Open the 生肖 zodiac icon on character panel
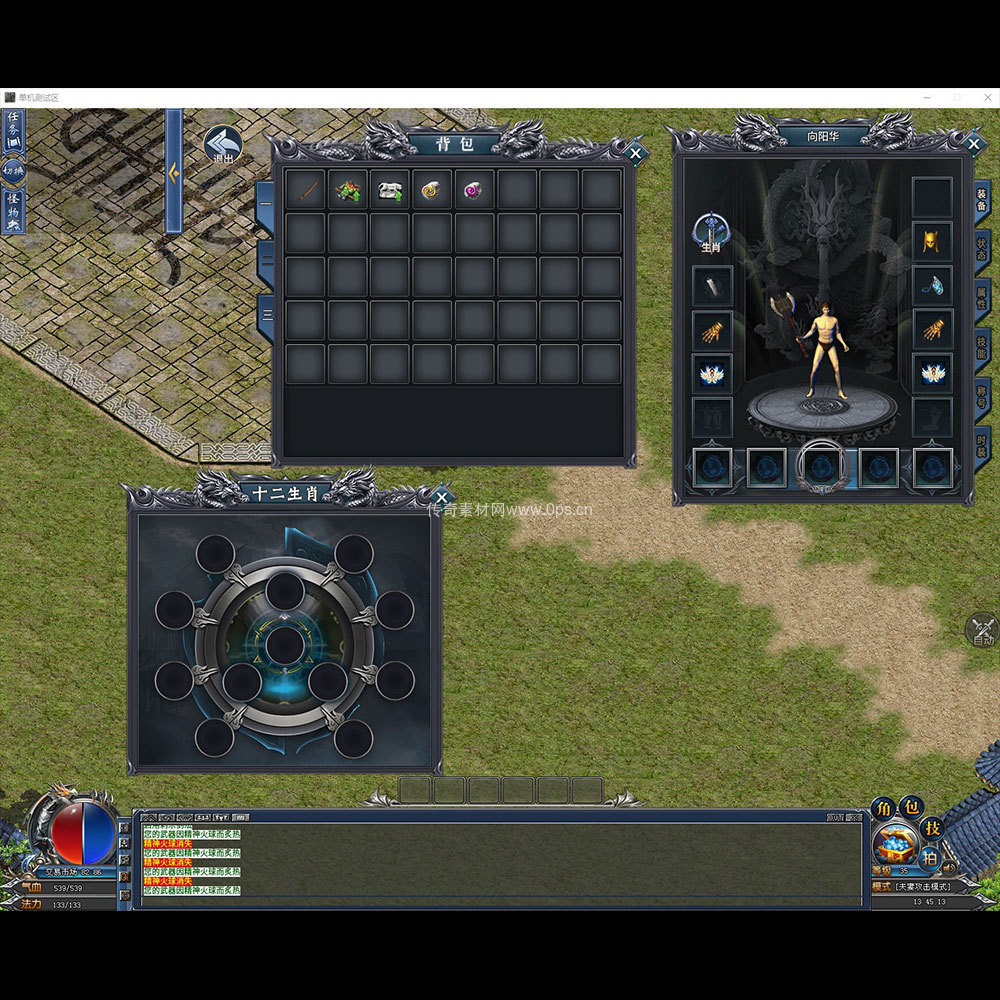Viewport: 1000px width, 1000px height. (711, 233)
